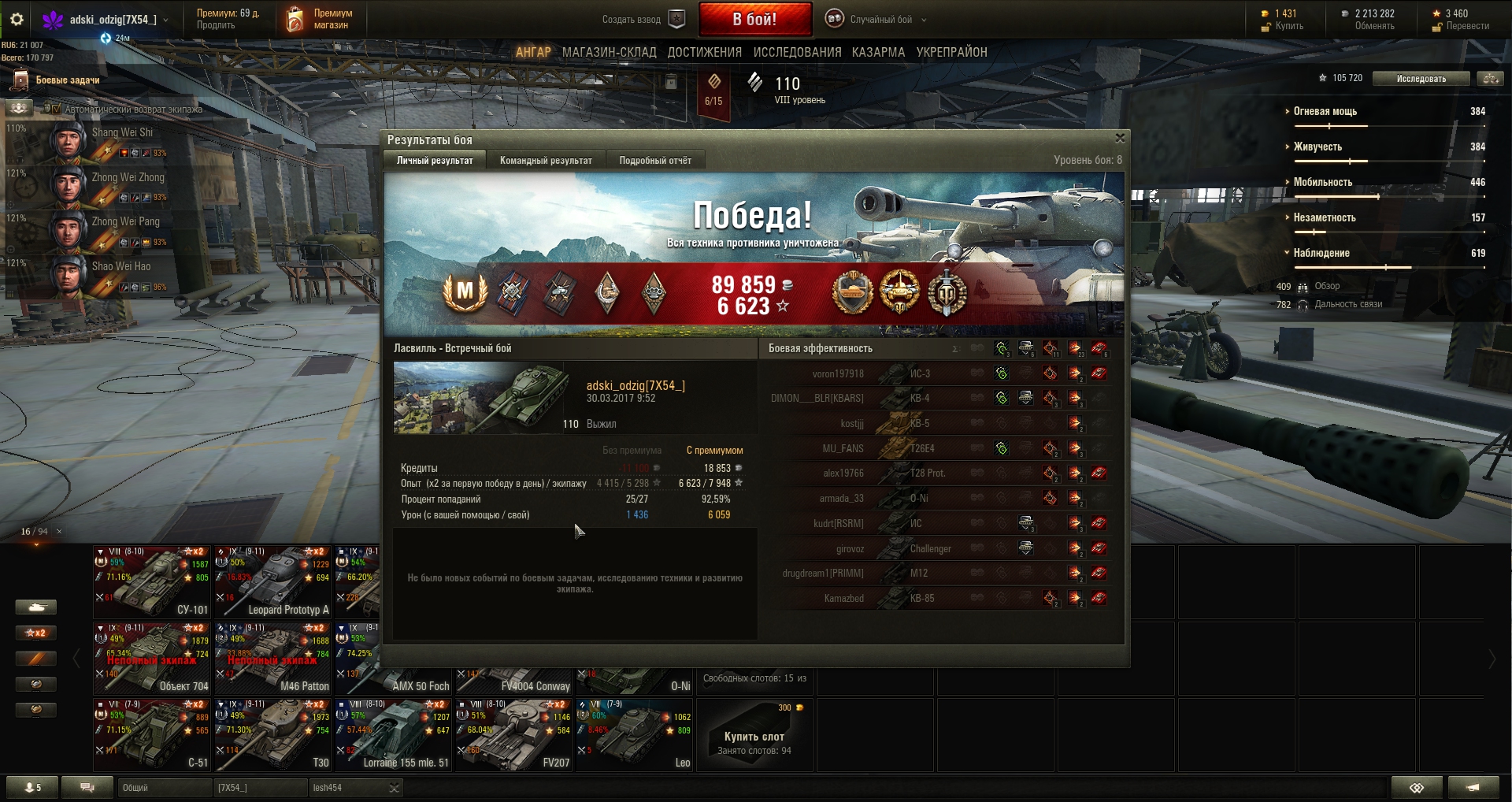Open the МАГАЗИН-СКЛАД menu

[609, 52]
